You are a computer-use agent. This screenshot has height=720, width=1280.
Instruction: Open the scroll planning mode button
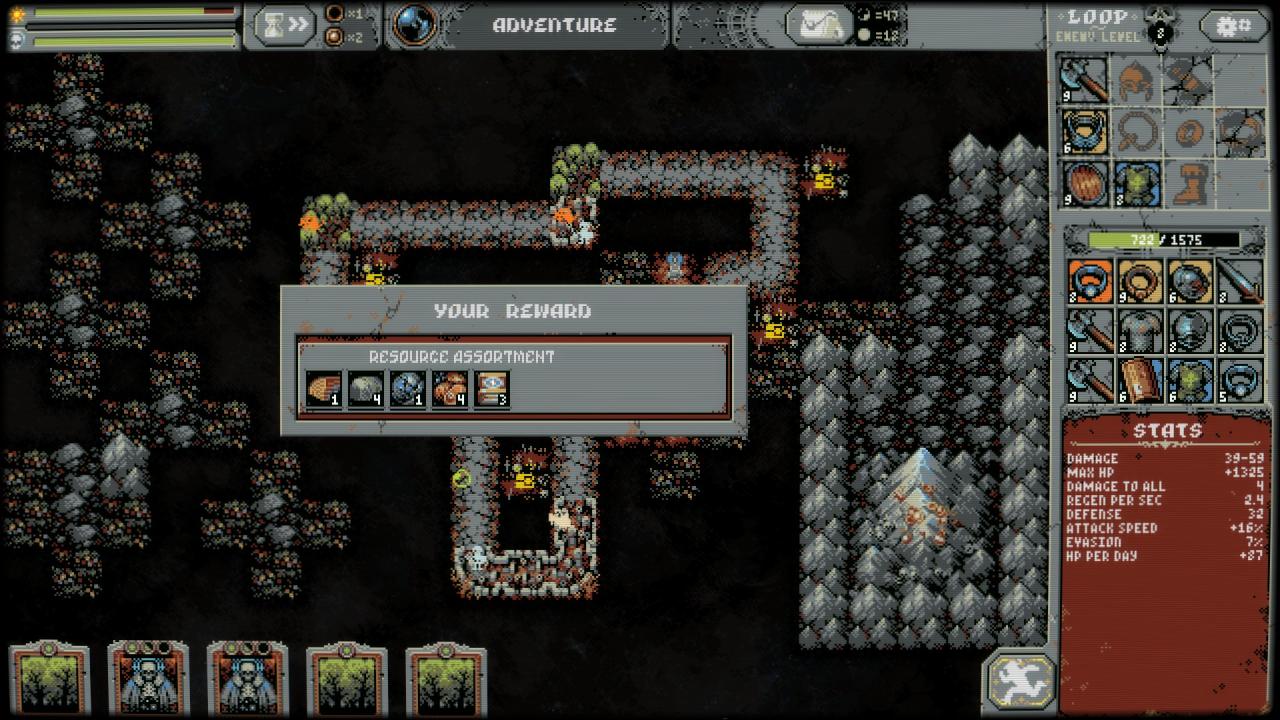[x=819, y=26]
